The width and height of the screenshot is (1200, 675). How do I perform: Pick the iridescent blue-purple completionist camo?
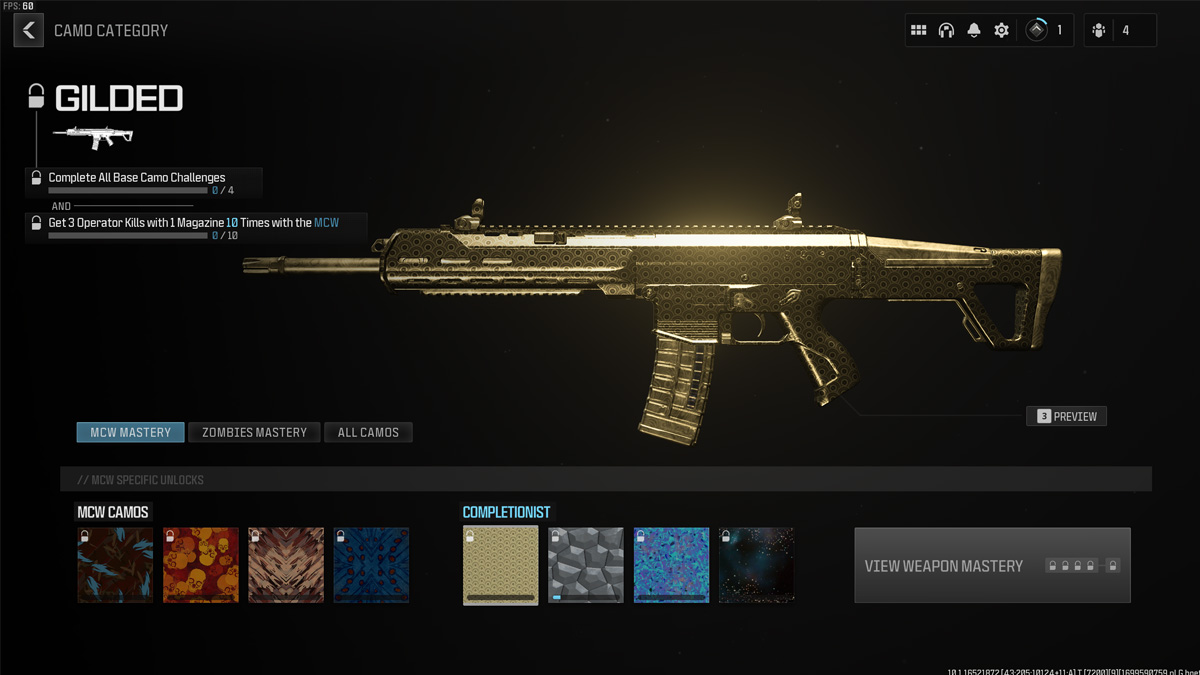click(671, 566)
